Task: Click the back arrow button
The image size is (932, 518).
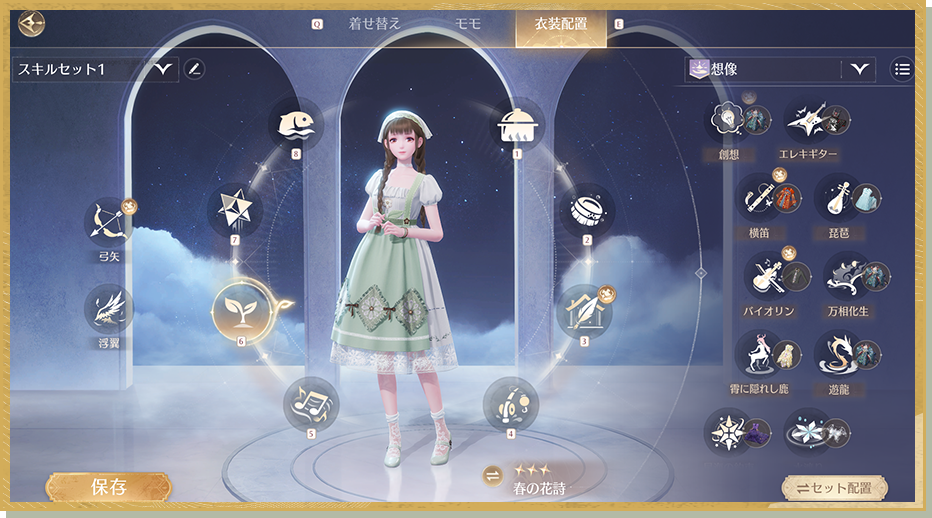Action: point(32,23)
